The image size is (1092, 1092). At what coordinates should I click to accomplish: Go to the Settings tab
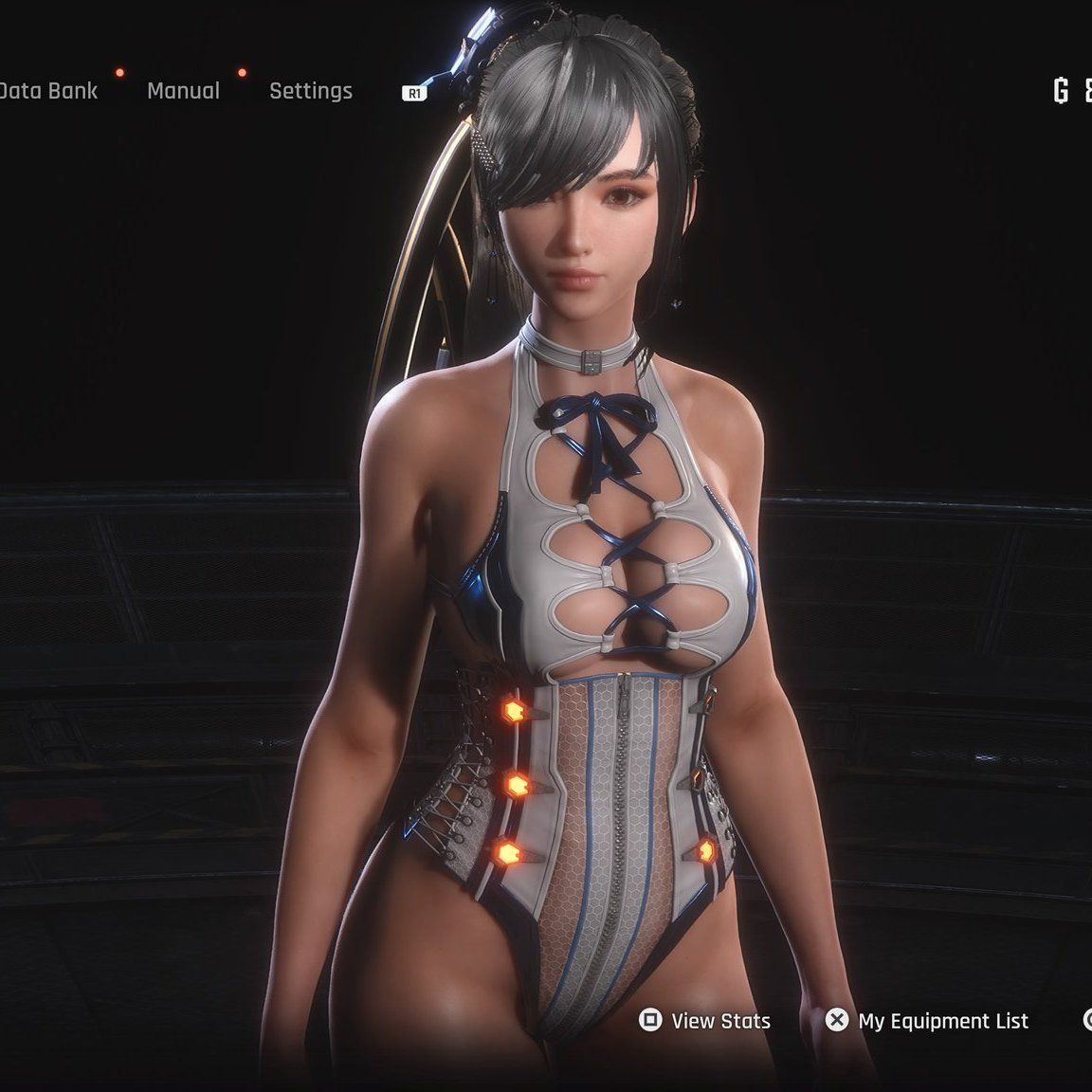click(310, 91)
